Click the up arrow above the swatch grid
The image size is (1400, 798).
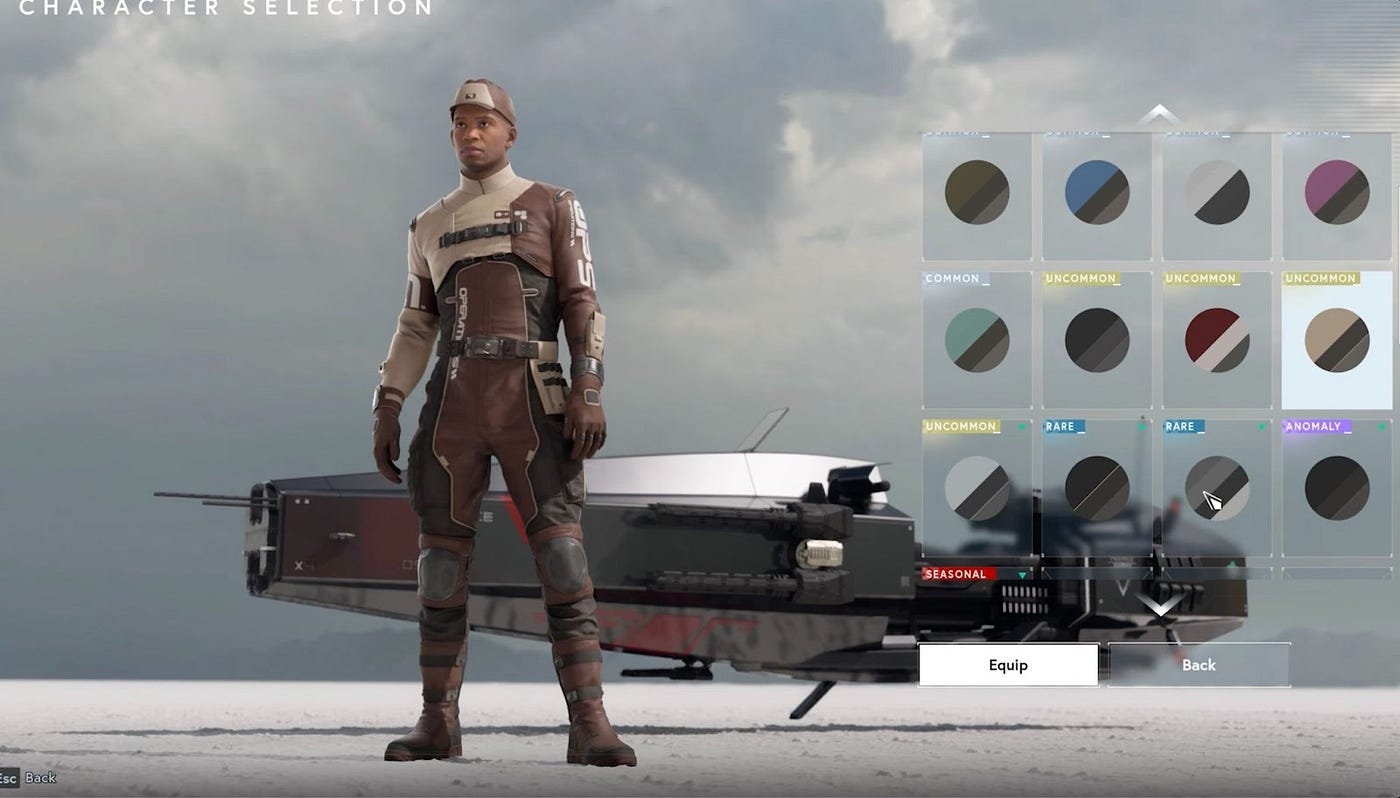click(x=1158, y=108)
